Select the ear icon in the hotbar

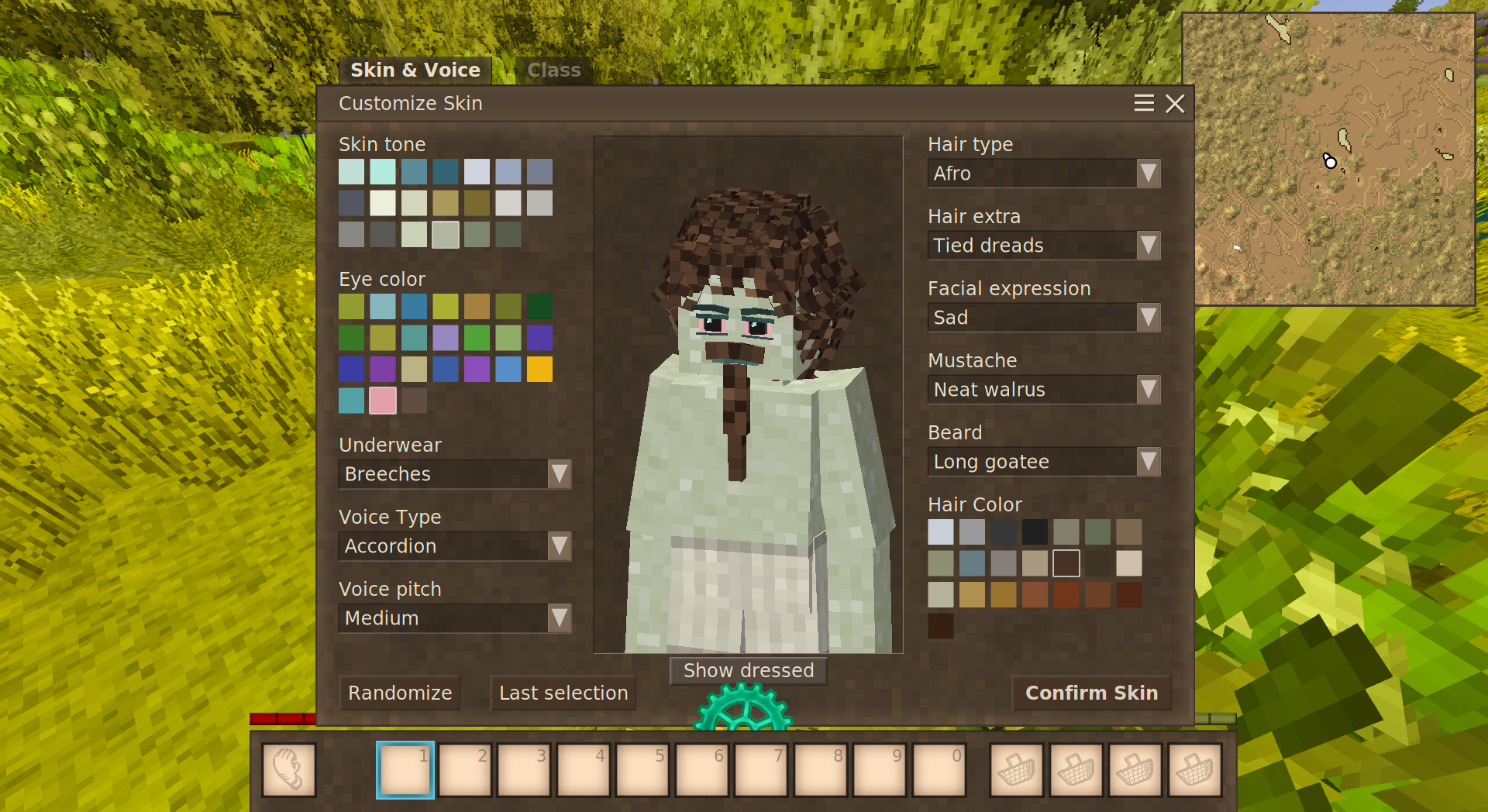pyautogui.click(x=288, y=770)
